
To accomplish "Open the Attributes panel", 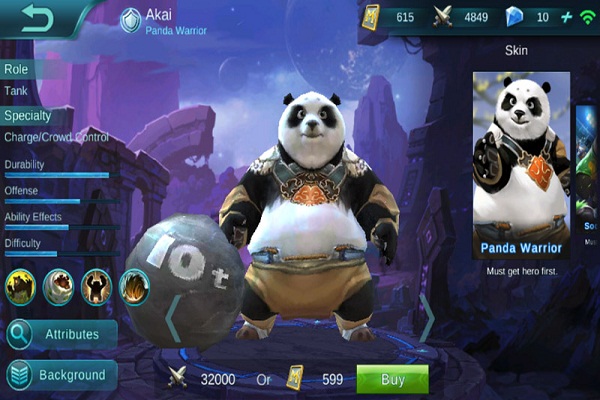I will click(x=59, y=333).
